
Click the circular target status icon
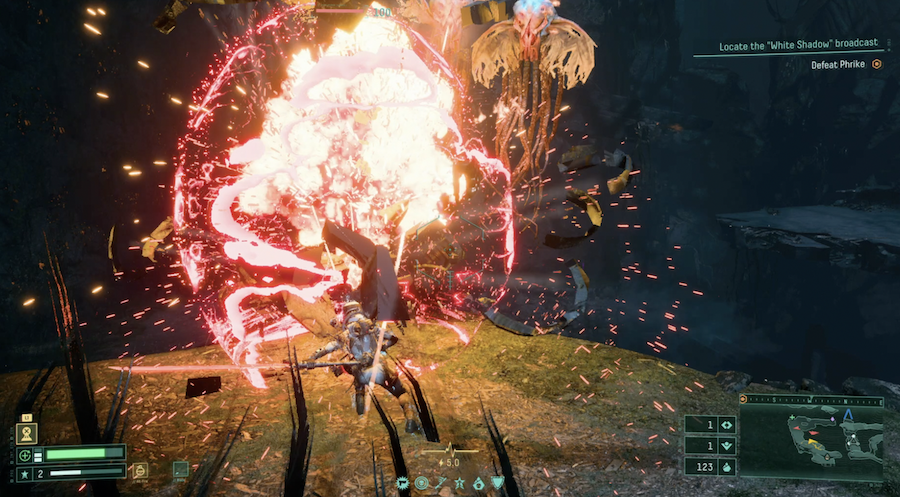point(421,483)
